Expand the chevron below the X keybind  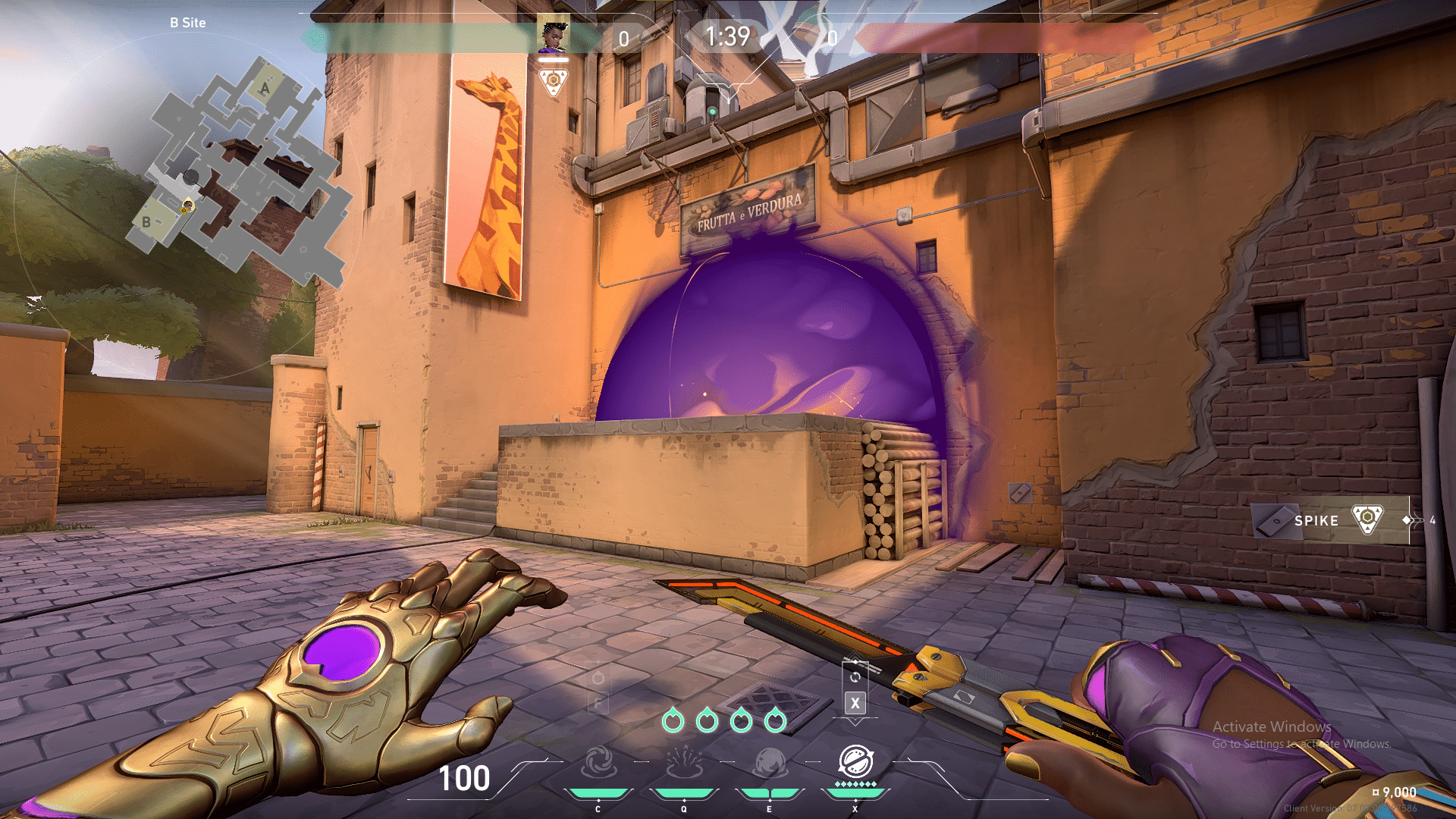click(x=855, y=722)
